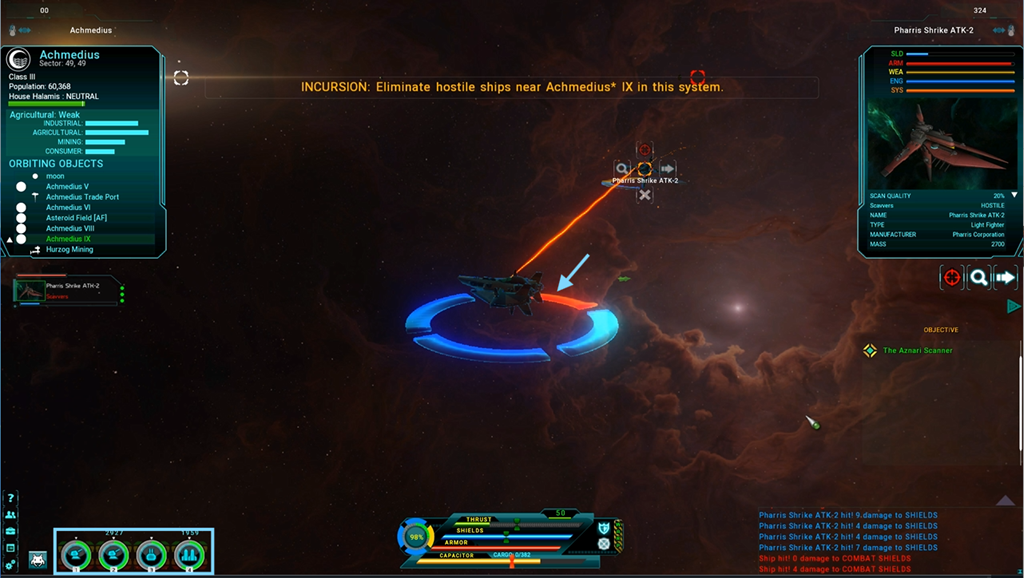
Task: Select The Aznari Scanner objective
Action: click(917, 351)
